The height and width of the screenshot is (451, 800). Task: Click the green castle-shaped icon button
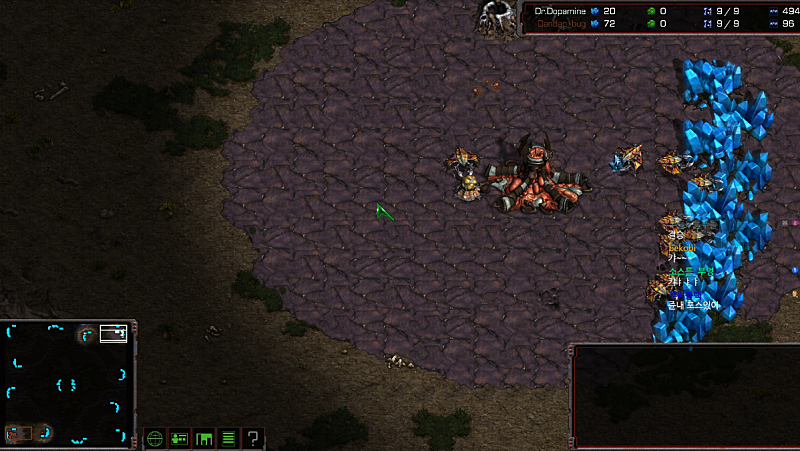coord(205,438)
